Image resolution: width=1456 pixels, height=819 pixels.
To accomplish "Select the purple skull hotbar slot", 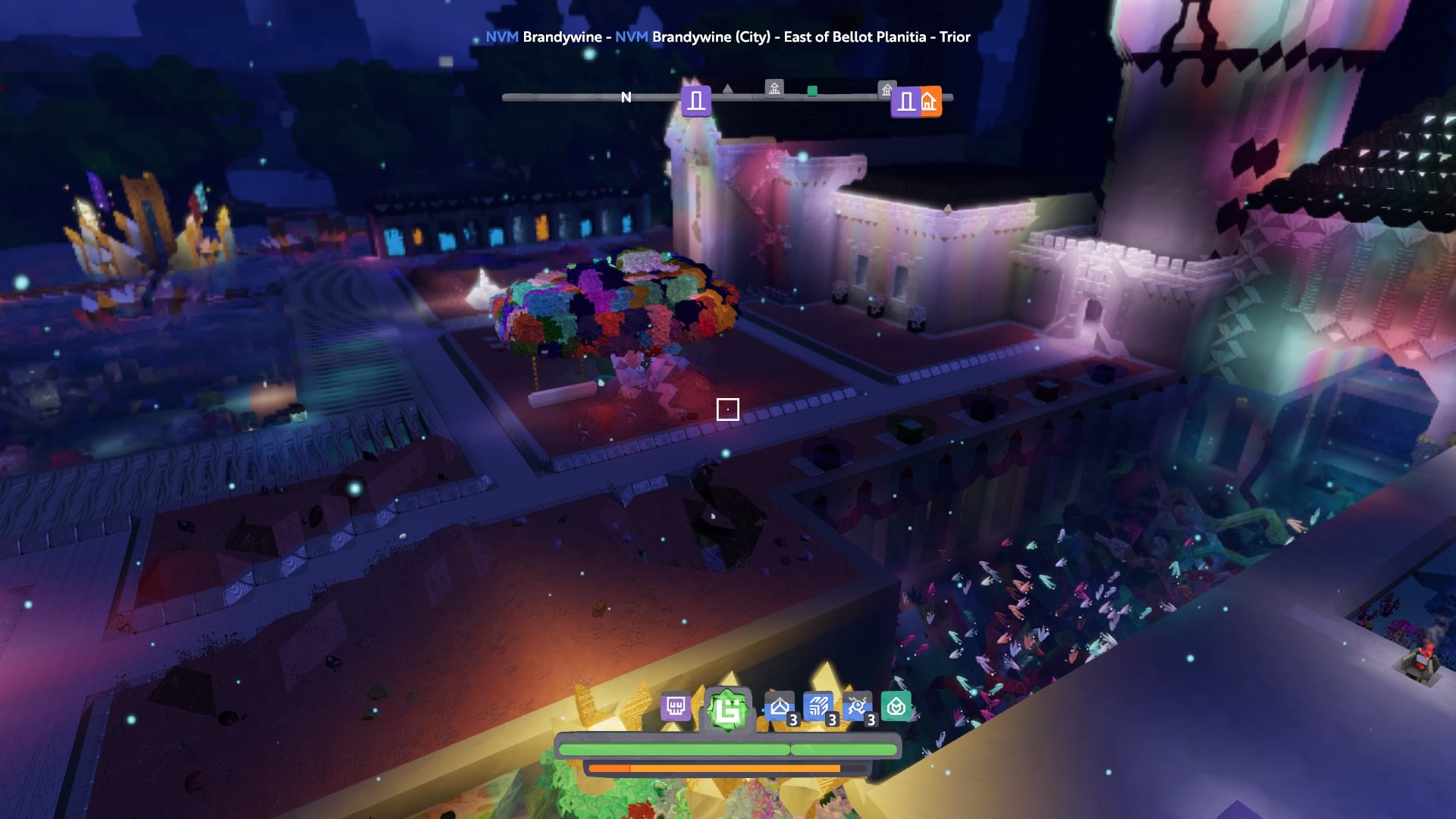I will pos(675,708).
